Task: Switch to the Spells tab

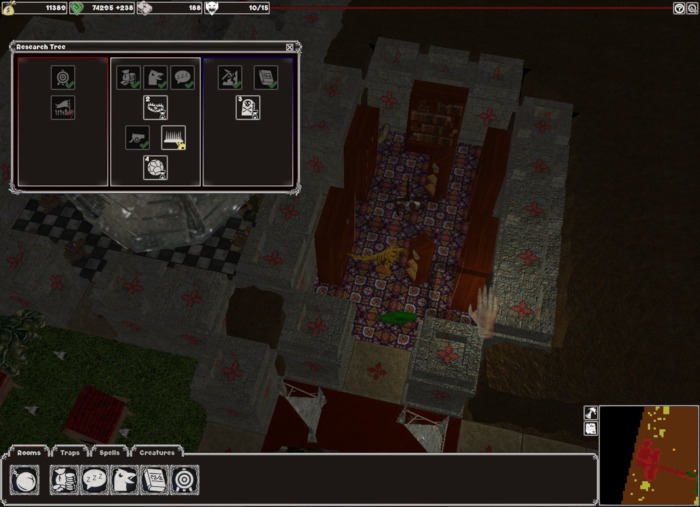Action: coord(109,453)
